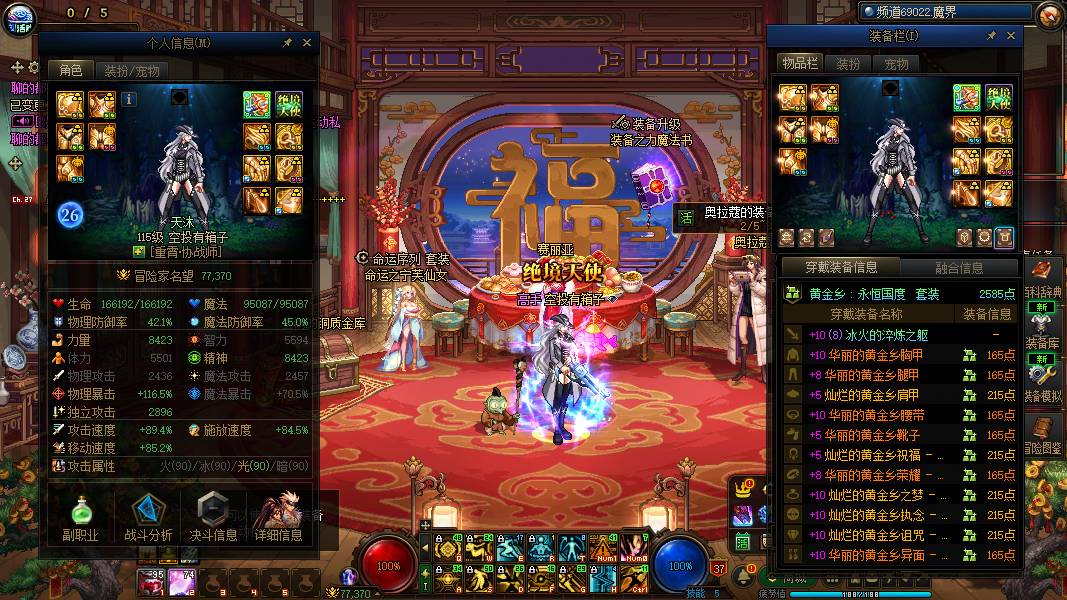Pin the 装备栏 equipment window
This screenshot has width=1067, height=600.
click(x=991, y=36)
